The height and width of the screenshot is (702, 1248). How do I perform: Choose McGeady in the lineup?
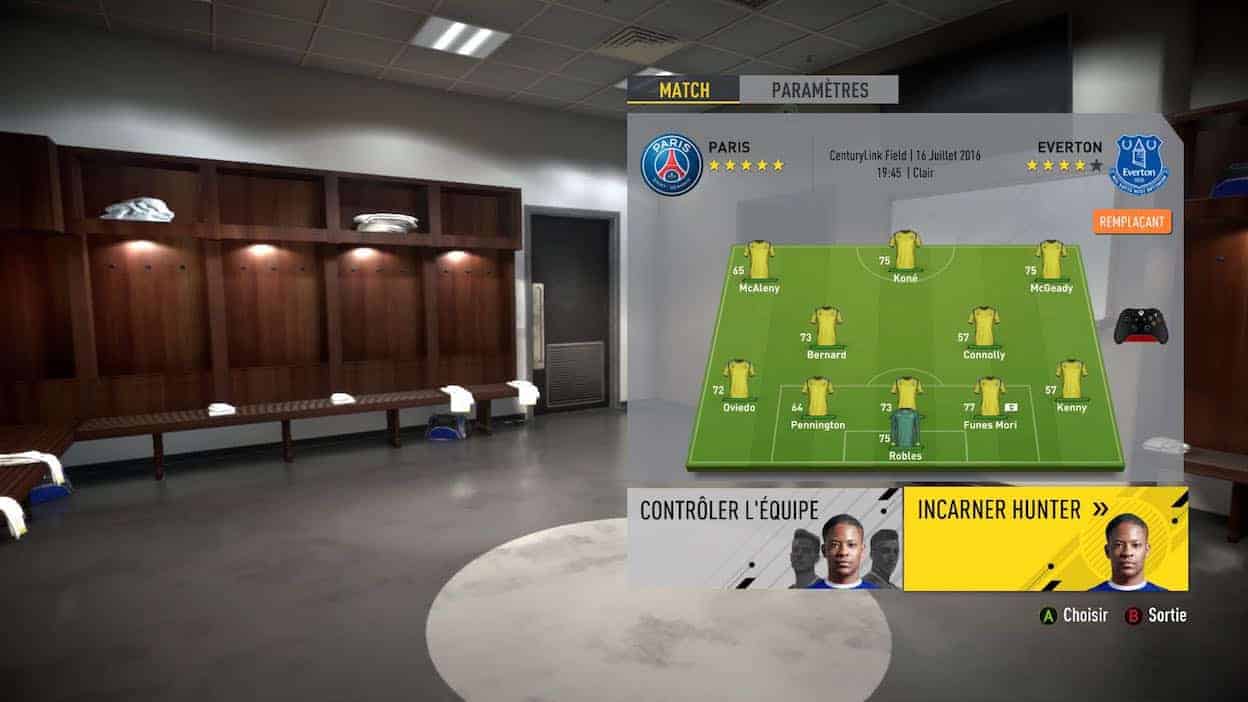click(x=1050, y=261)
